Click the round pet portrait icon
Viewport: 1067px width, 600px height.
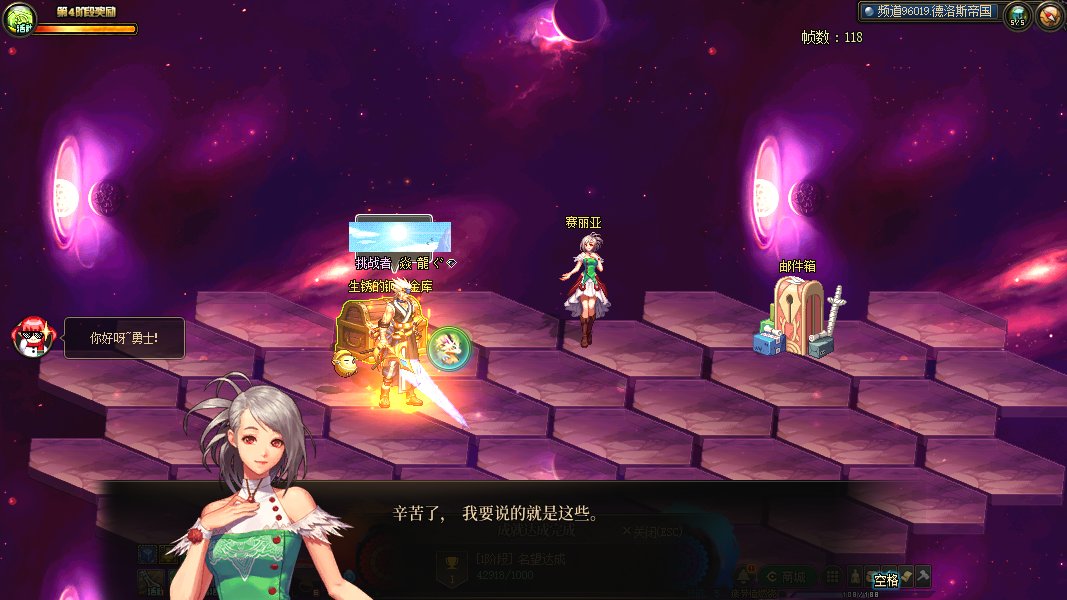point(448,348)
